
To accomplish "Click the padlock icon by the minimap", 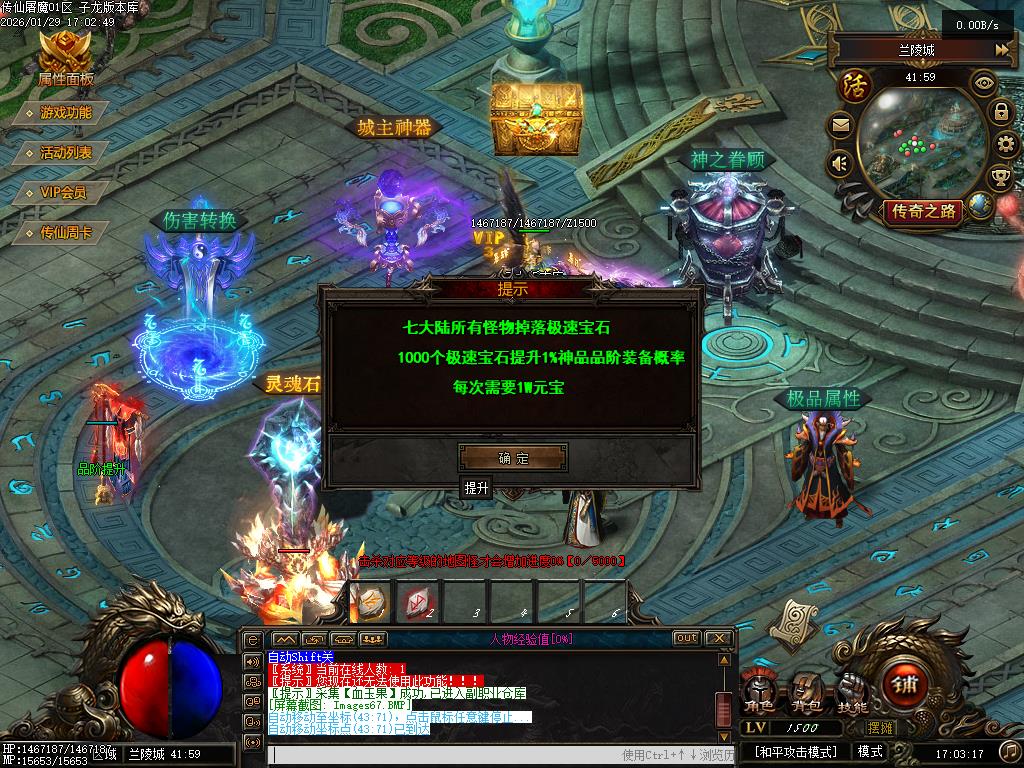I will coord(1000,111).
